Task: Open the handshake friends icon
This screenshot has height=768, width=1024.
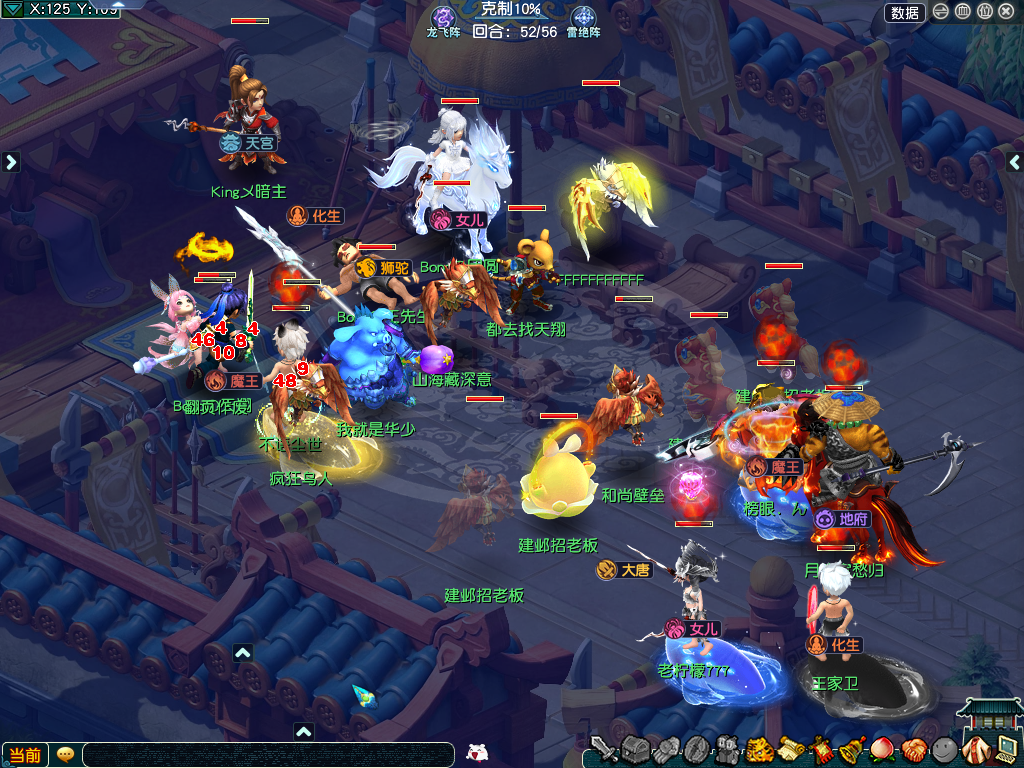Action: [x=914, y=749]
